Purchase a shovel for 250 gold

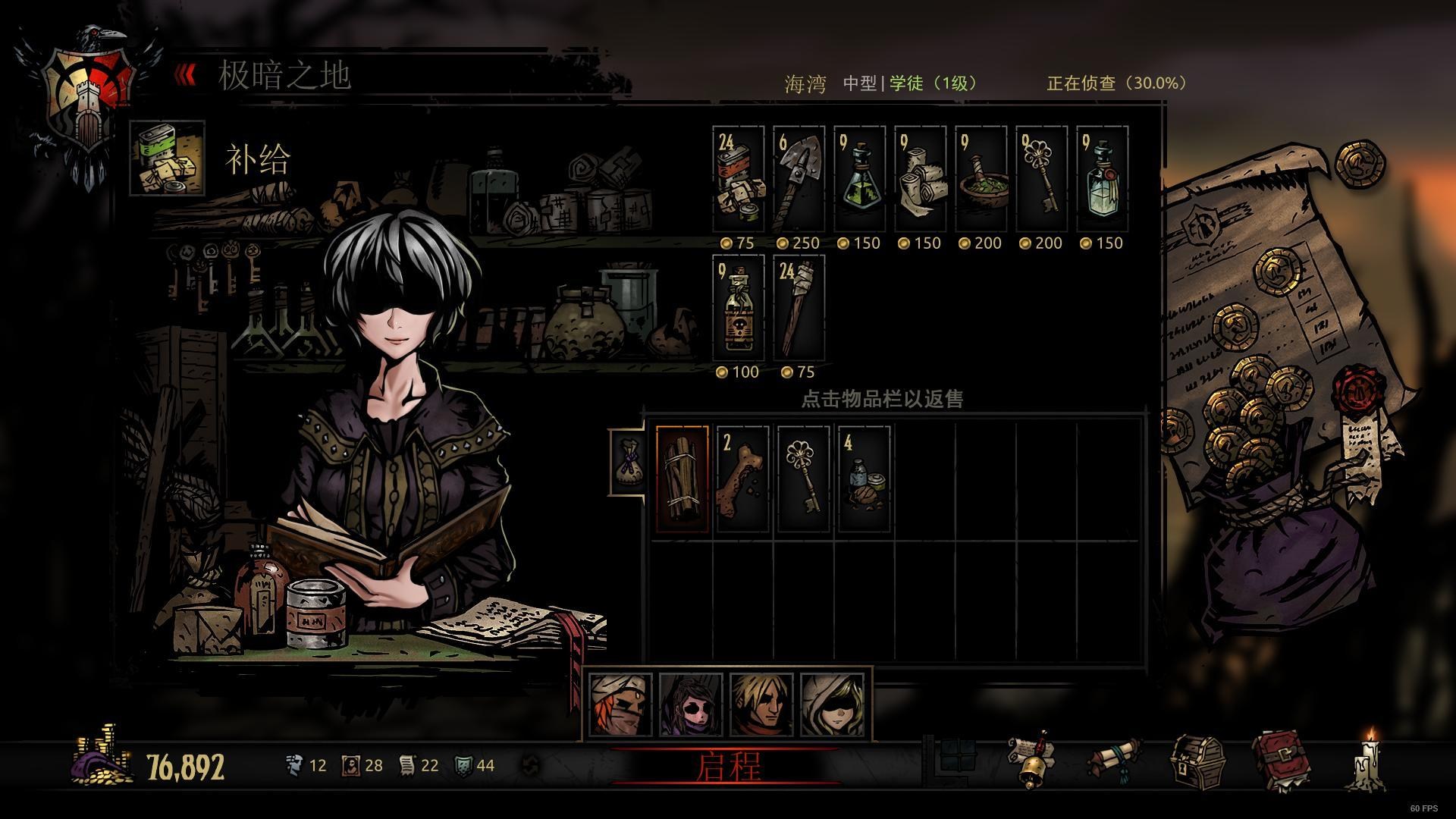799,180
